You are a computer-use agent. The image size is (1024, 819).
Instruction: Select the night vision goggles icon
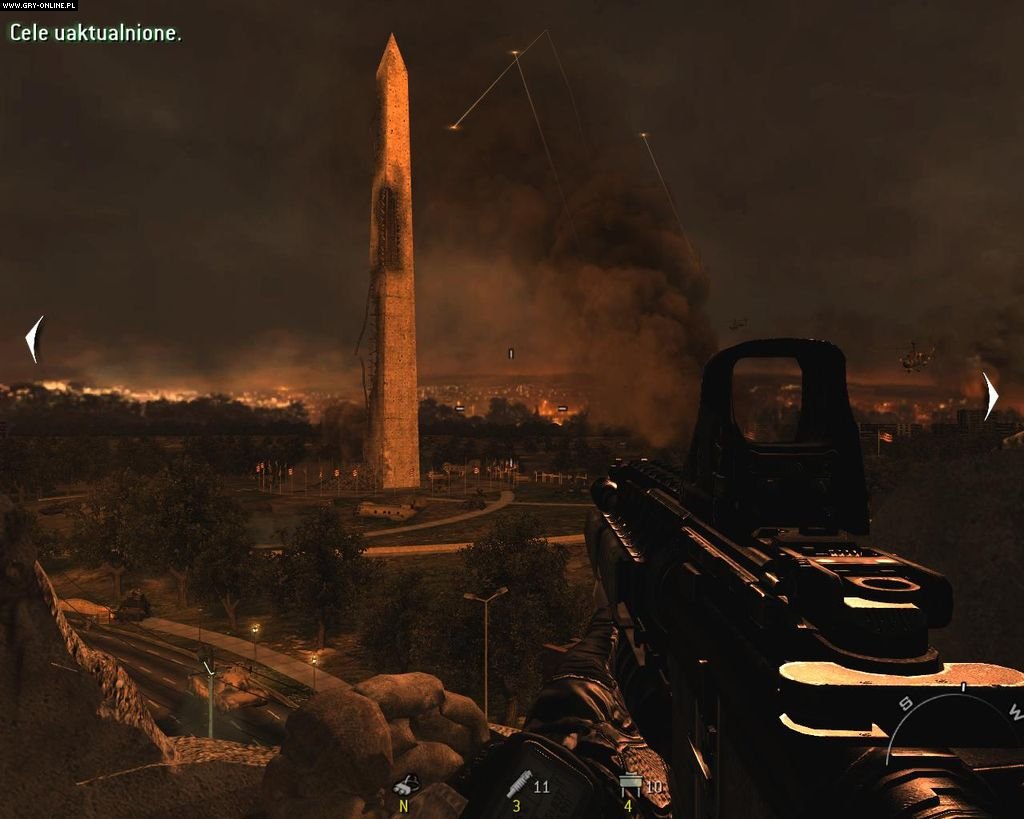tap(405, 786)
